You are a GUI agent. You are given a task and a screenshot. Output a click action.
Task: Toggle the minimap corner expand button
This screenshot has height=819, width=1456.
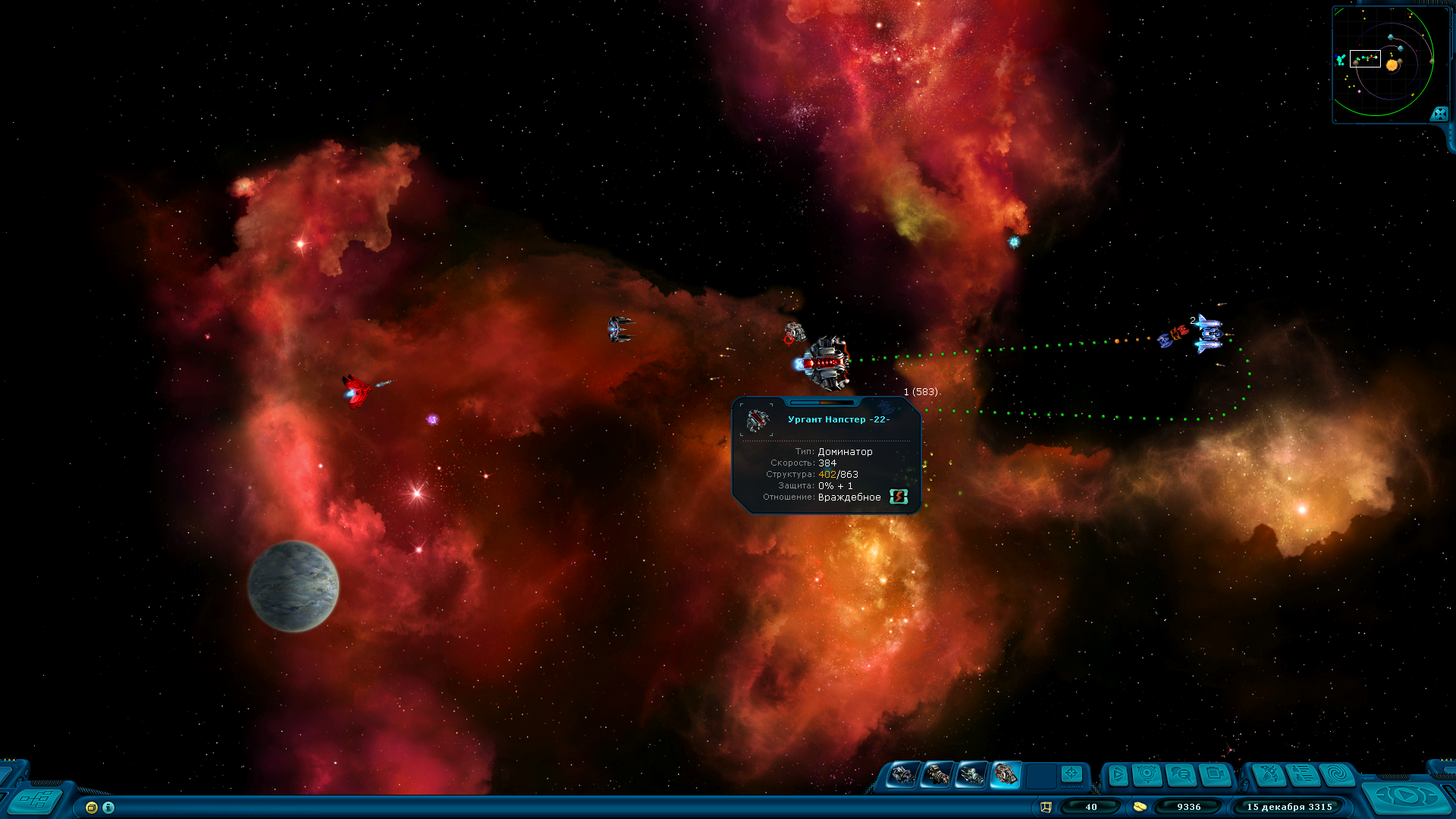[x=1439, y=114]
